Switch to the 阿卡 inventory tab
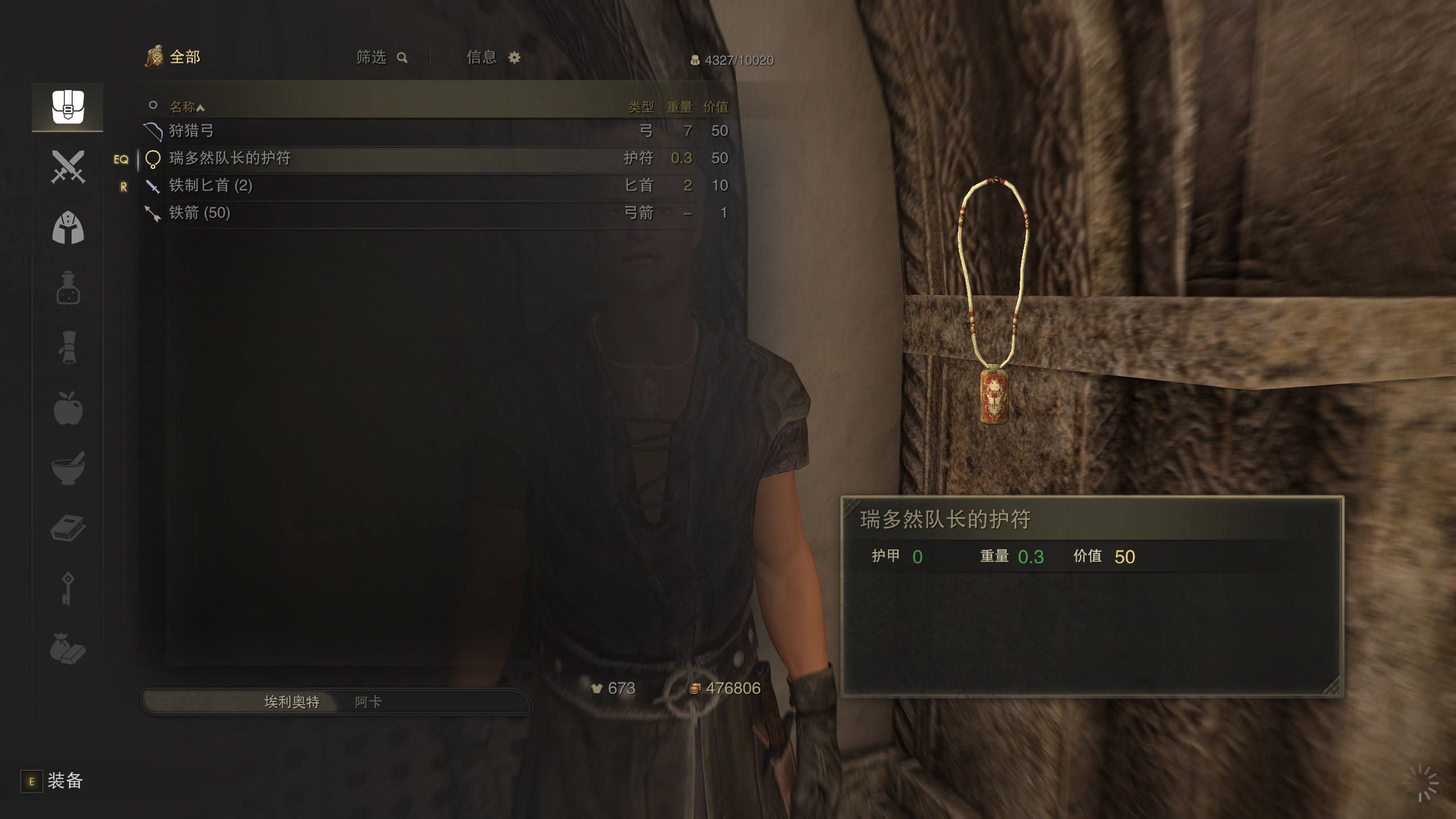The image size is (1456, 819). click(369, 702)
